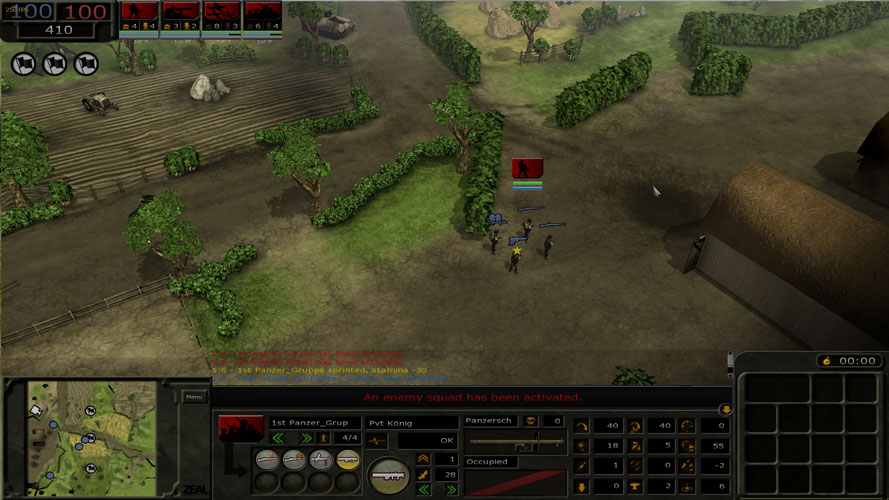Viewport: 889px width, 500px height.
Task: Select the yellow highlighted soldier slot
Action: point(347,458)
